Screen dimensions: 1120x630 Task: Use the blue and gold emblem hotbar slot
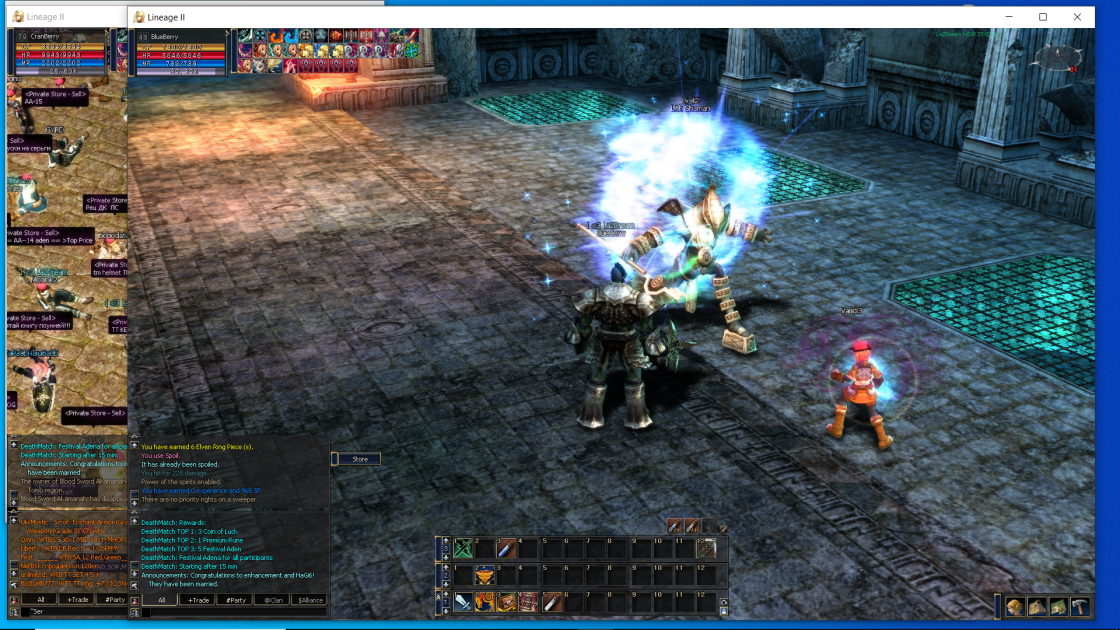click(x=485, y=575)
